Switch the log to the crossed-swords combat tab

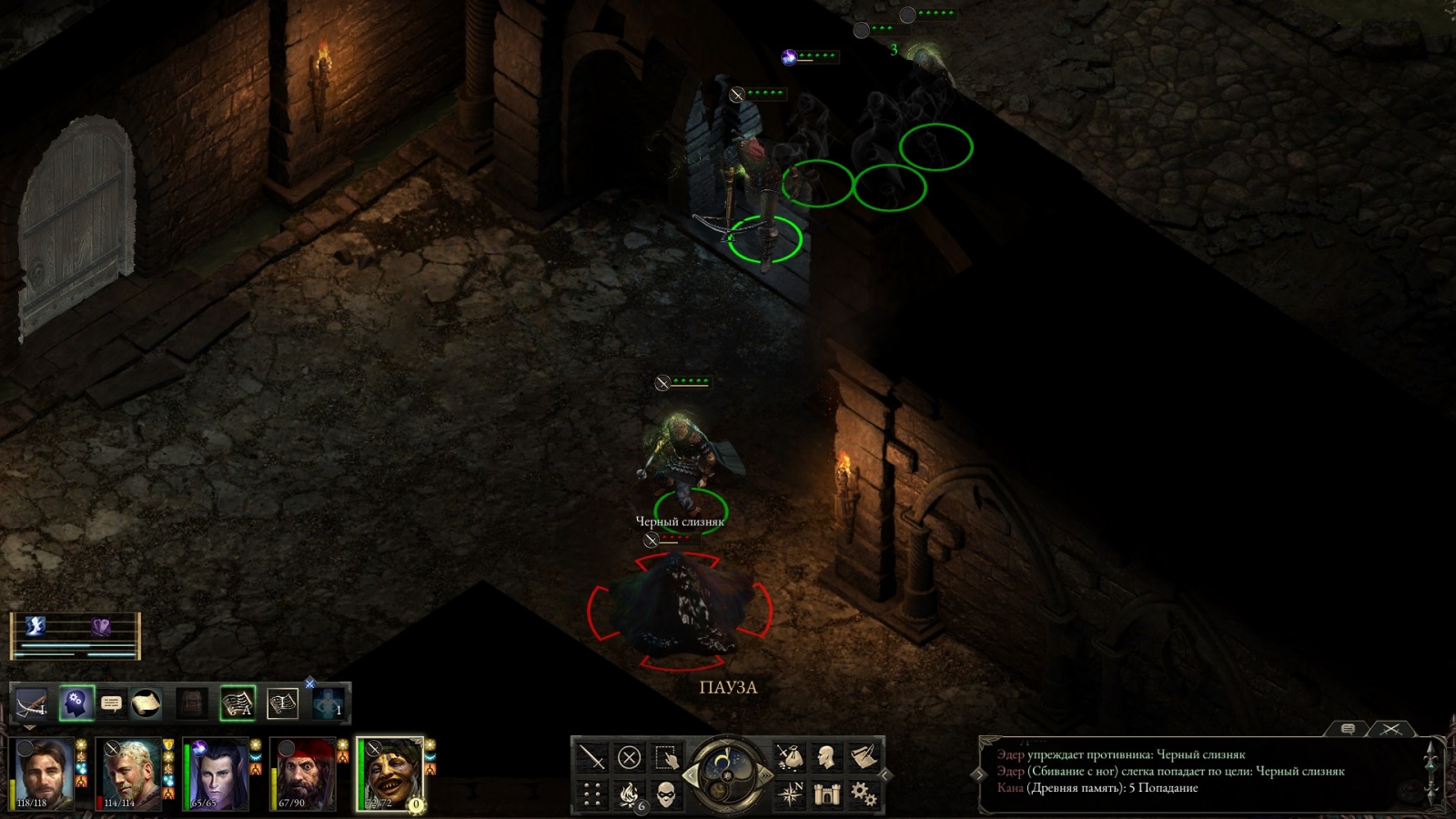1391,729
